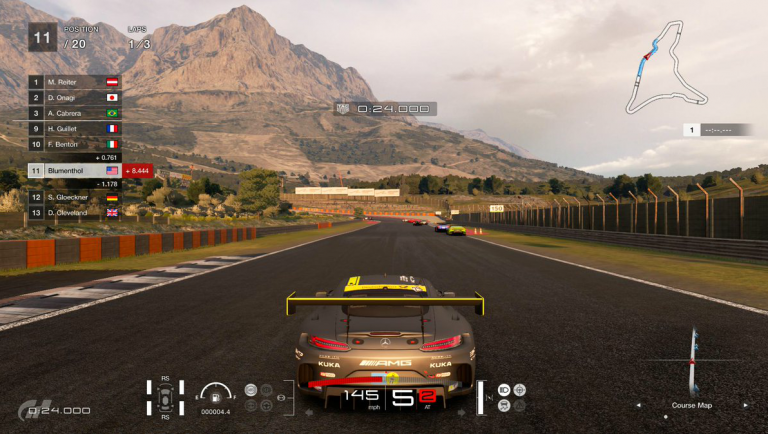Click the tyre wear indicator
Viewport: 768px width, 434px height.
(x=165, y=397)
